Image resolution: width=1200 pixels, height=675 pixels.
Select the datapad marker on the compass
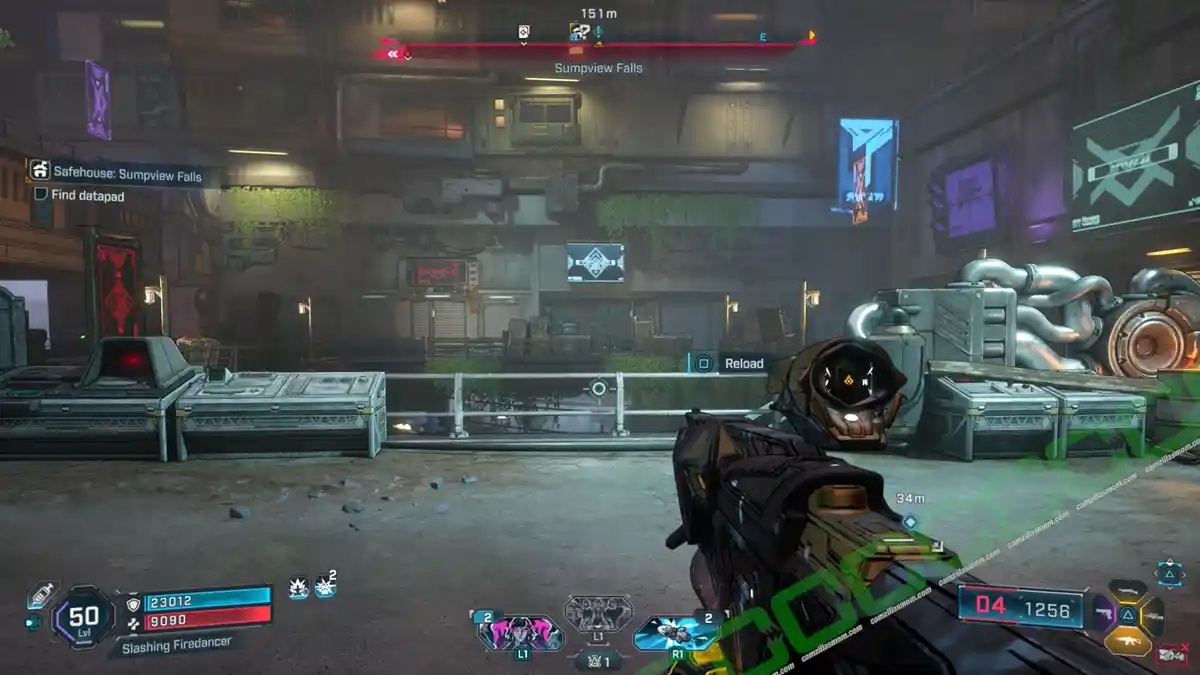(523, 32)
